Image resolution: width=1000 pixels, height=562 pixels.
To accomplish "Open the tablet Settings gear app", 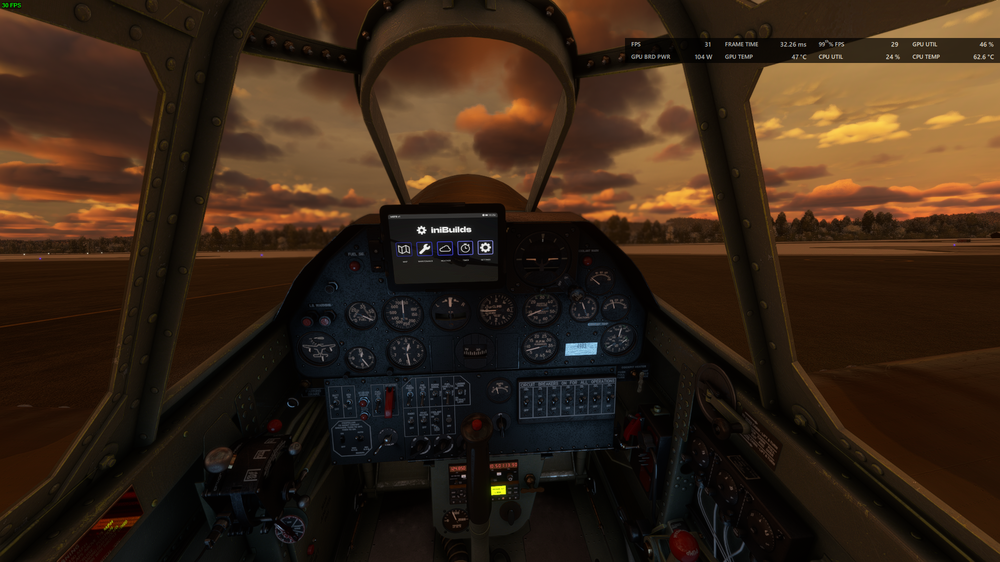I will click(x=486, y=248).
